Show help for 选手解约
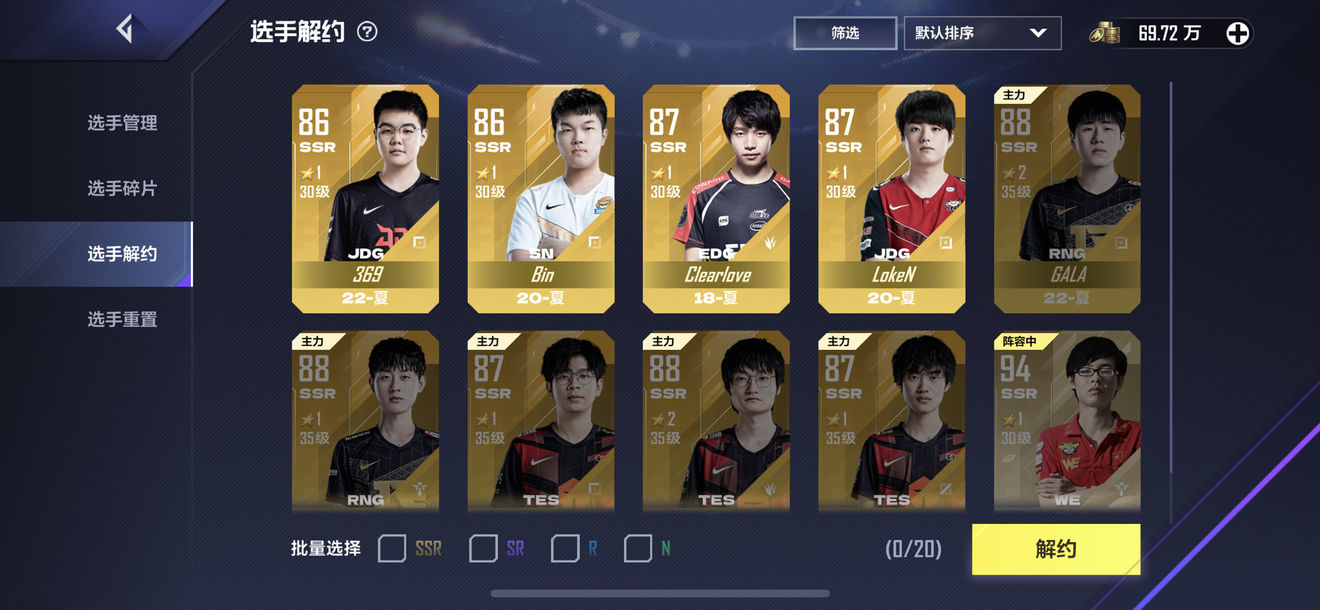This screenshot has height=610, width=1320. (367, 32)
